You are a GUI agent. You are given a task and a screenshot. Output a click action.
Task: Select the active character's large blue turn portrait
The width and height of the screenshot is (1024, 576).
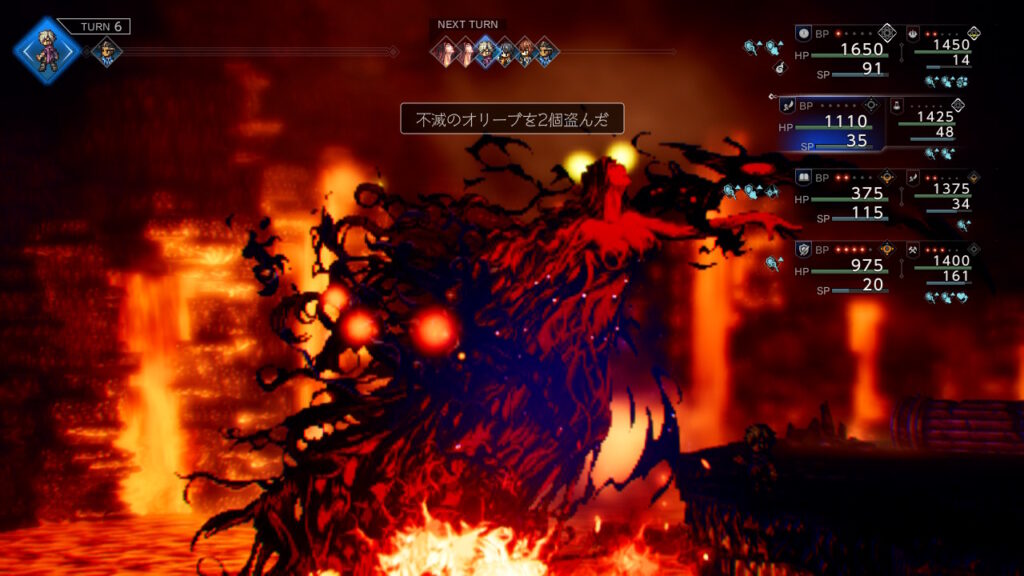(x=46, y=49)
